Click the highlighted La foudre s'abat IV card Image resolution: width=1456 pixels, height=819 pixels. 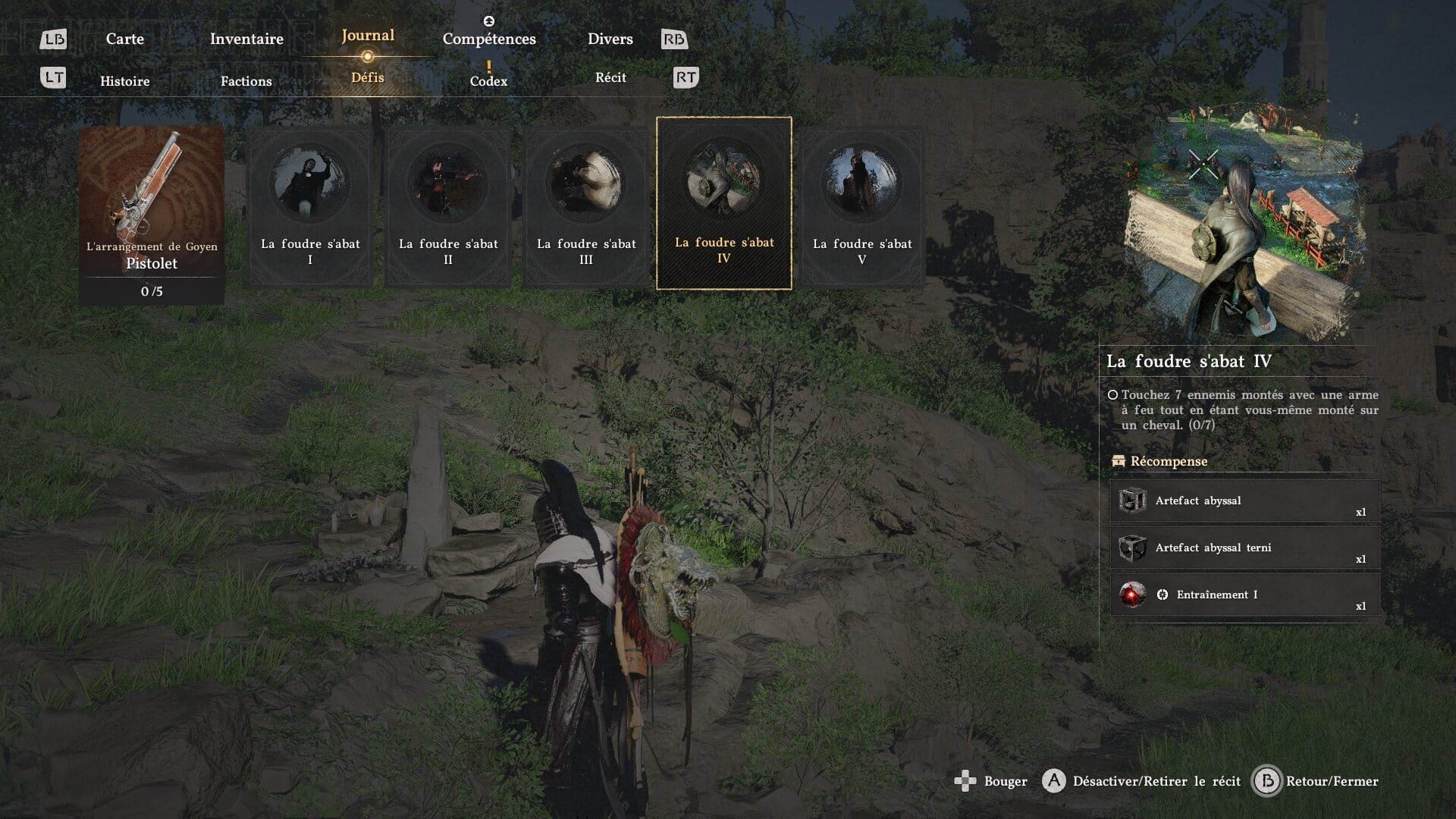[724, 203]
